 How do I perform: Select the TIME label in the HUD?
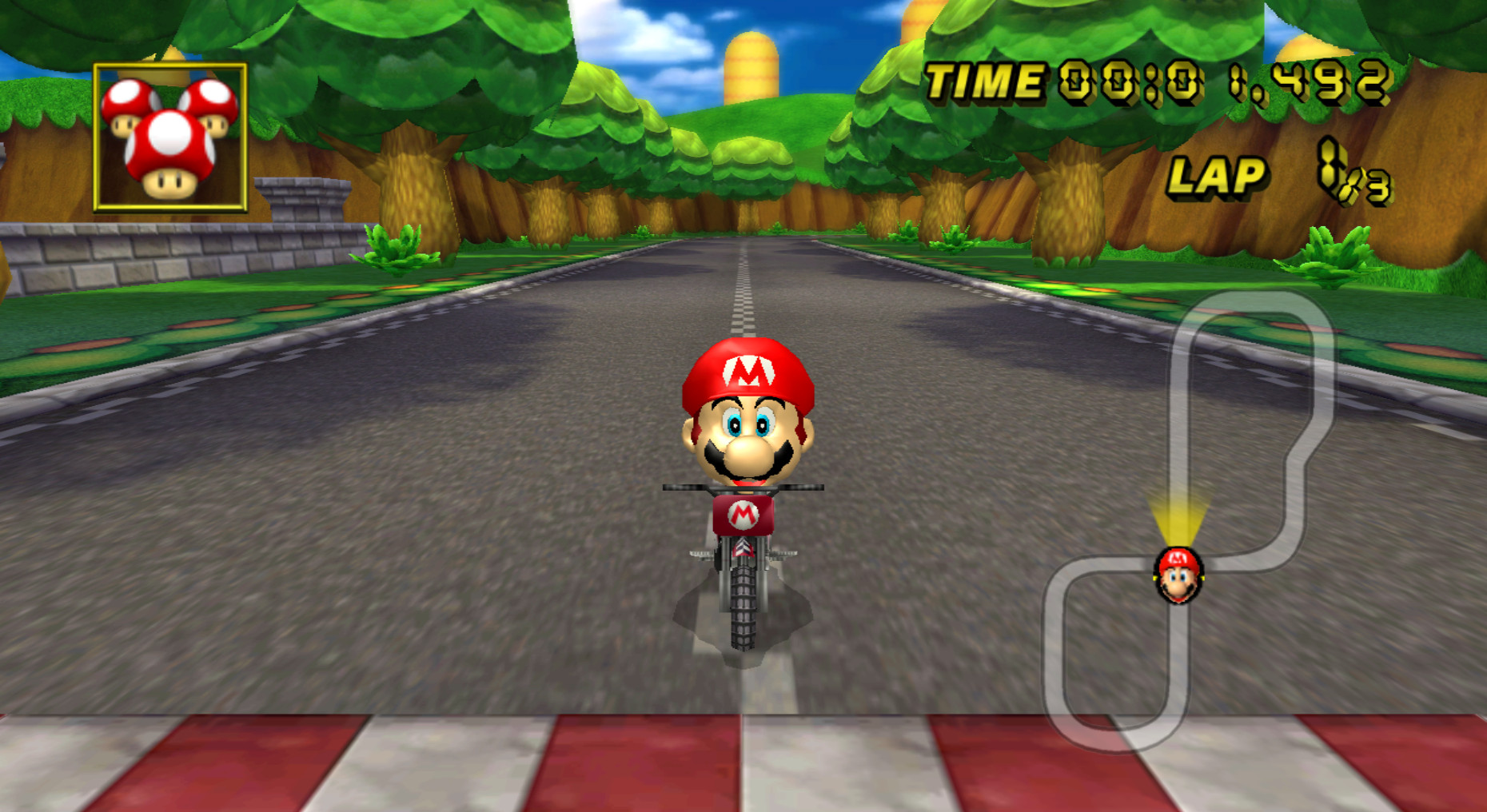click(x=983, y=78)
